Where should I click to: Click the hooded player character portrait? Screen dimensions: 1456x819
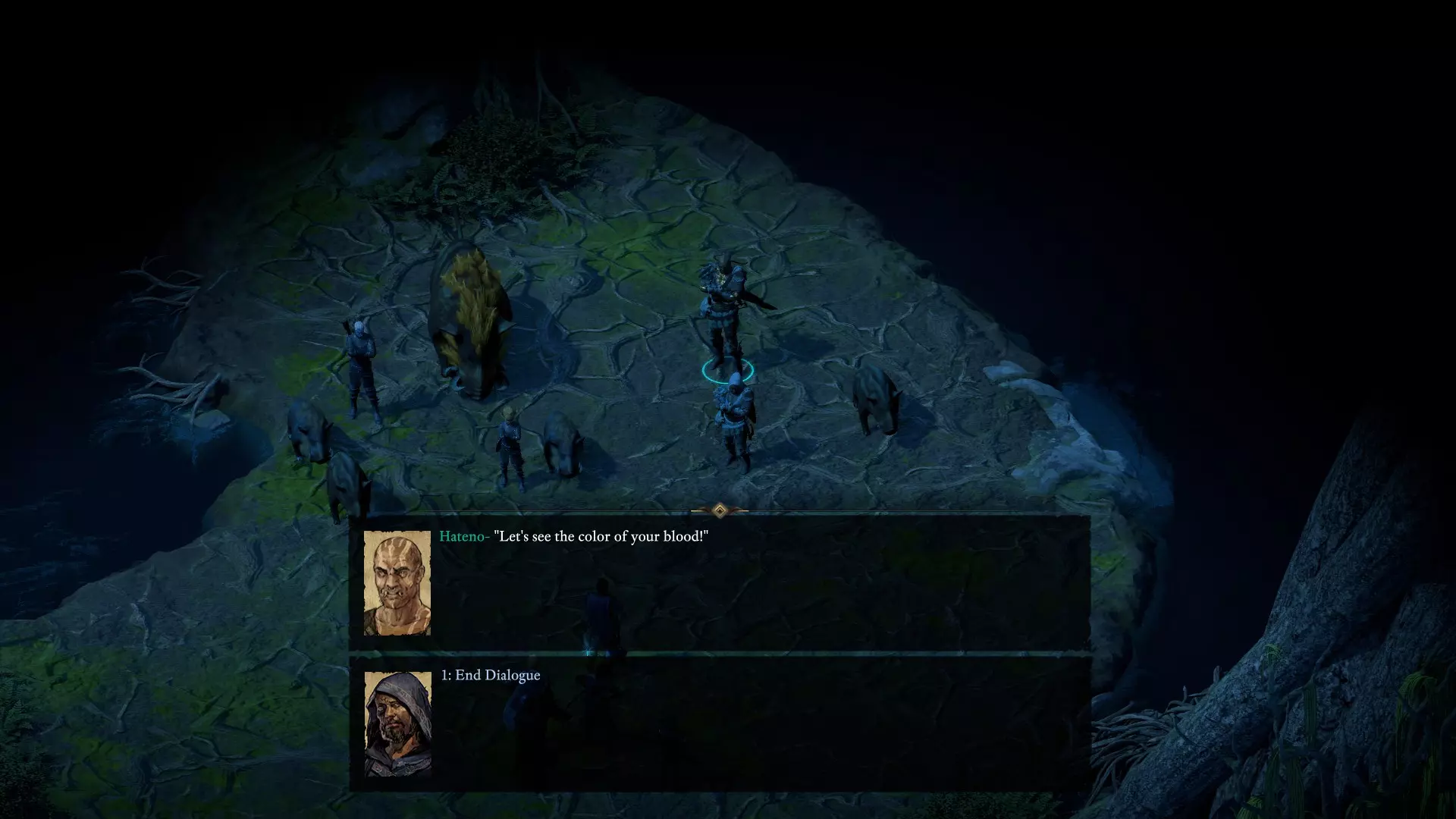(x=397, y=723)
